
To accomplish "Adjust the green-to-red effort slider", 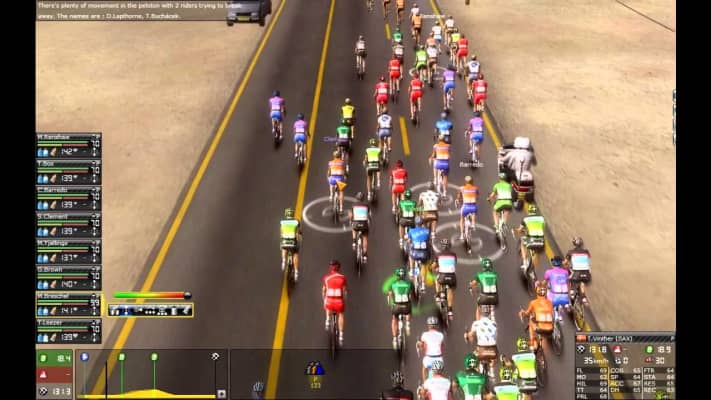I will pos(151,295).
